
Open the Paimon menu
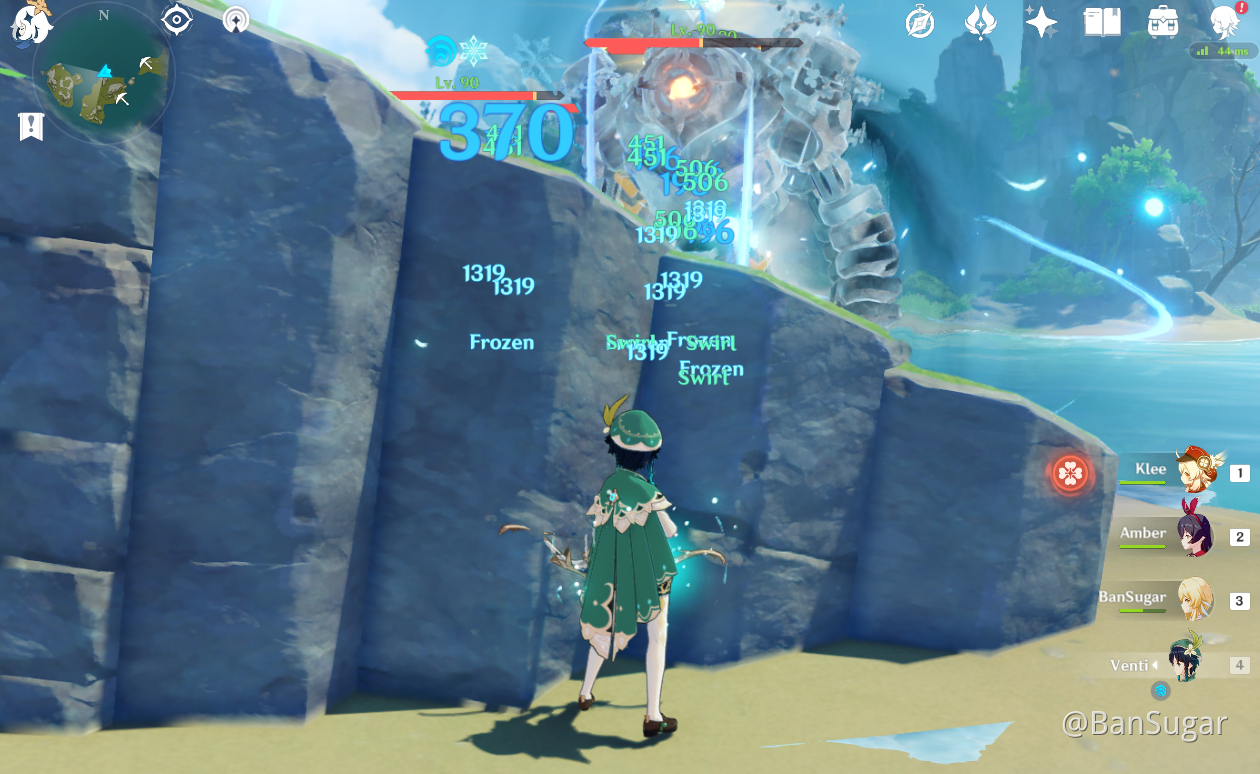(x=32, y=22)
